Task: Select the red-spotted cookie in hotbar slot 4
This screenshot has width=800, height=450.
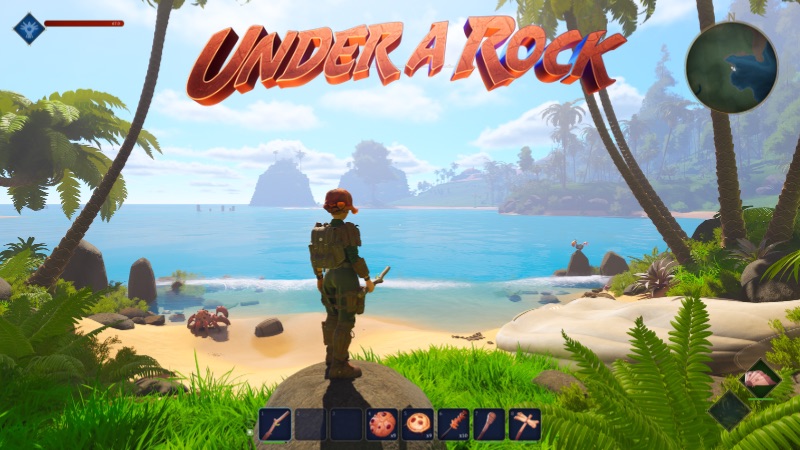Action: [381, 425]
